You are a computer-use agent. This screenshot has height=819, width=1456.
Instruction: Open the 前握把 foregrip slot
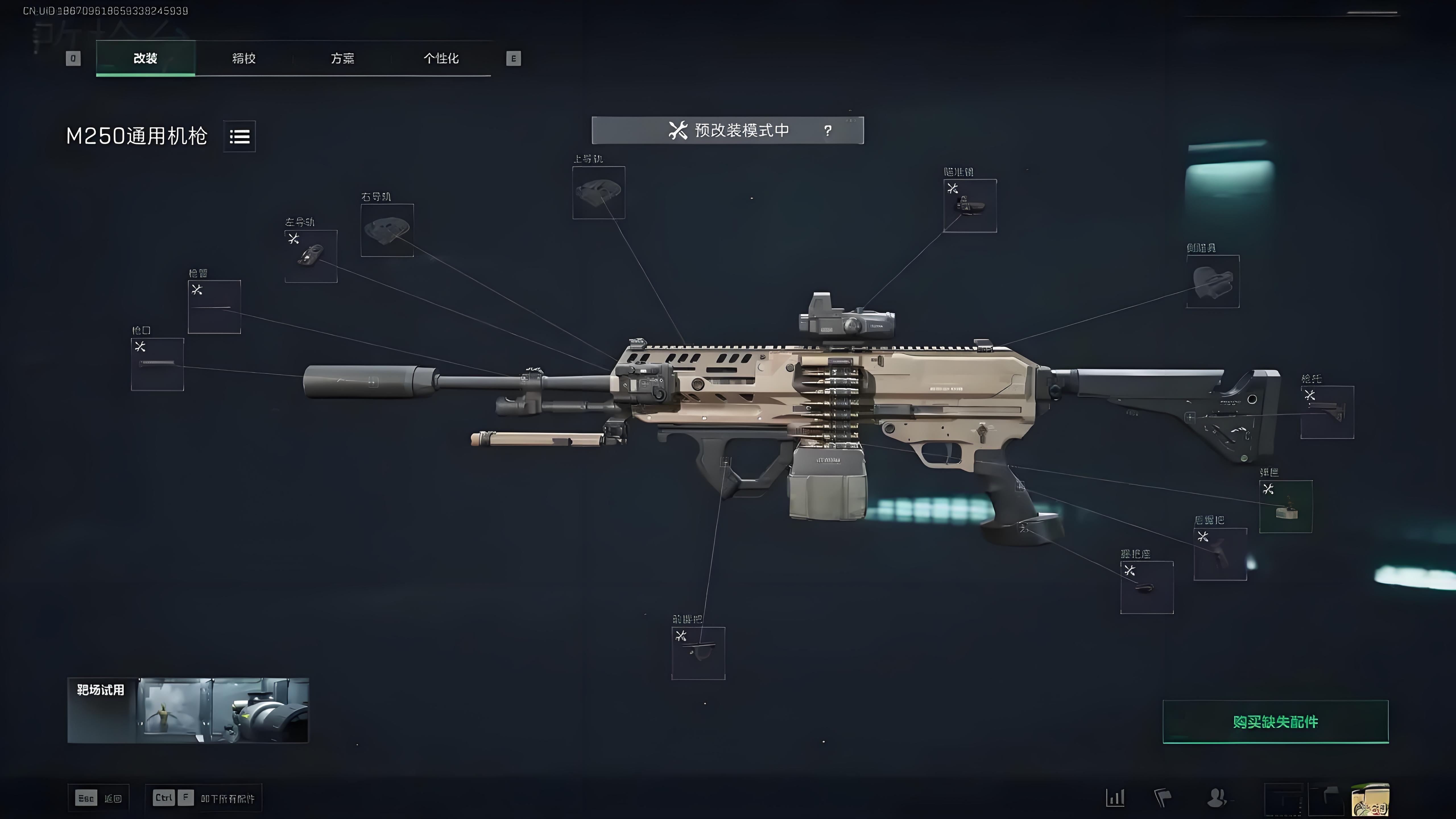[x=698, y=653]
